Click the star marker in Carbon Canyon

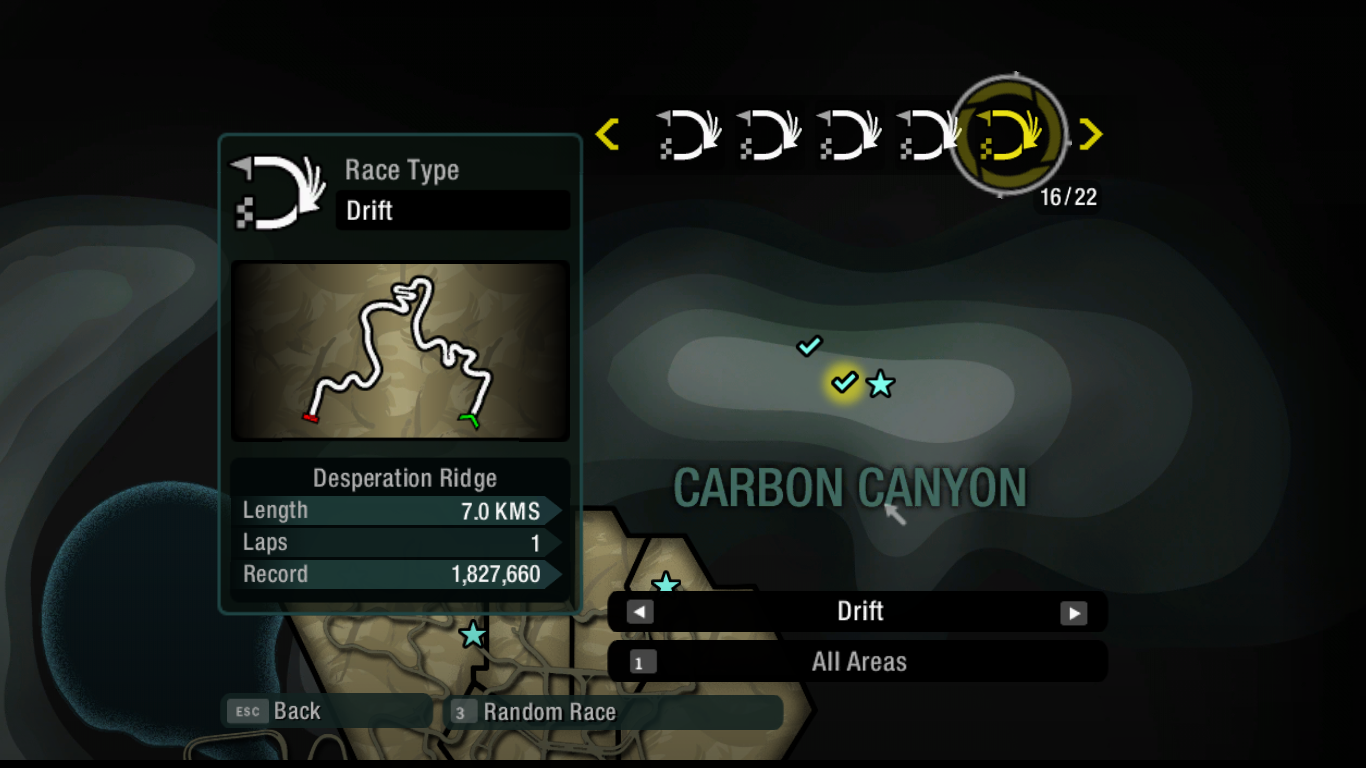point(880,384)
